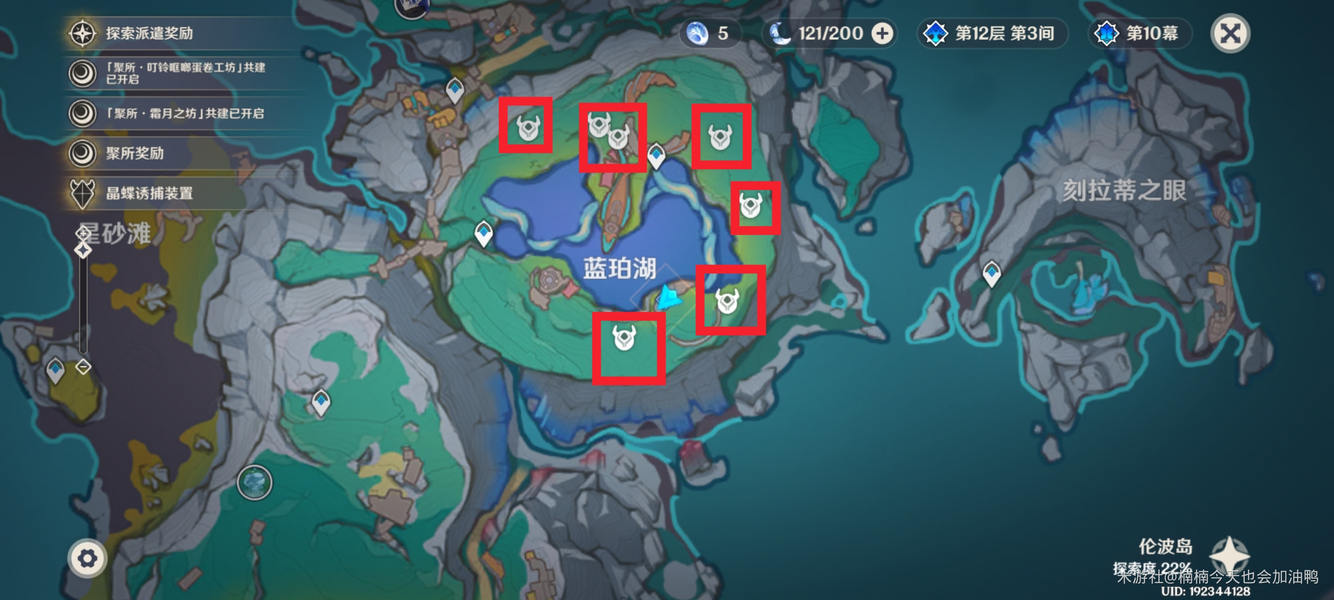1334x600 pixels.
Task: Click the four-point star map pin button
Action: point(1229,556)
